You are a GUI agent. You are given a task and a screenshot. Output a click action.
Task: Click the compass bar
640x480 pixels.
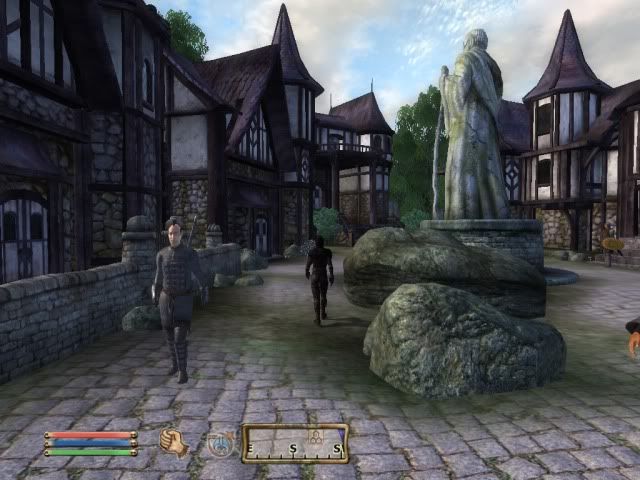click(295, 443)
